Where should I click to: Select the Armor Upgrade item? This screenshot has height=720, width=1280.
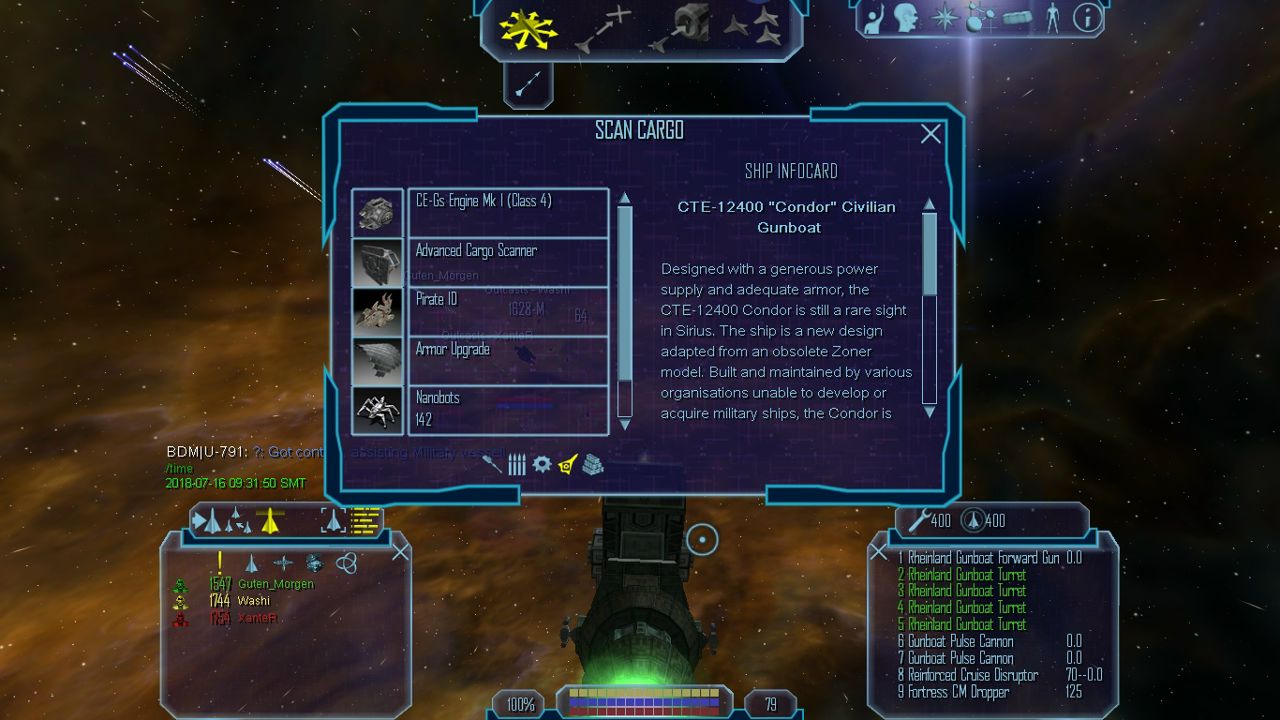[x=508, y=360]
